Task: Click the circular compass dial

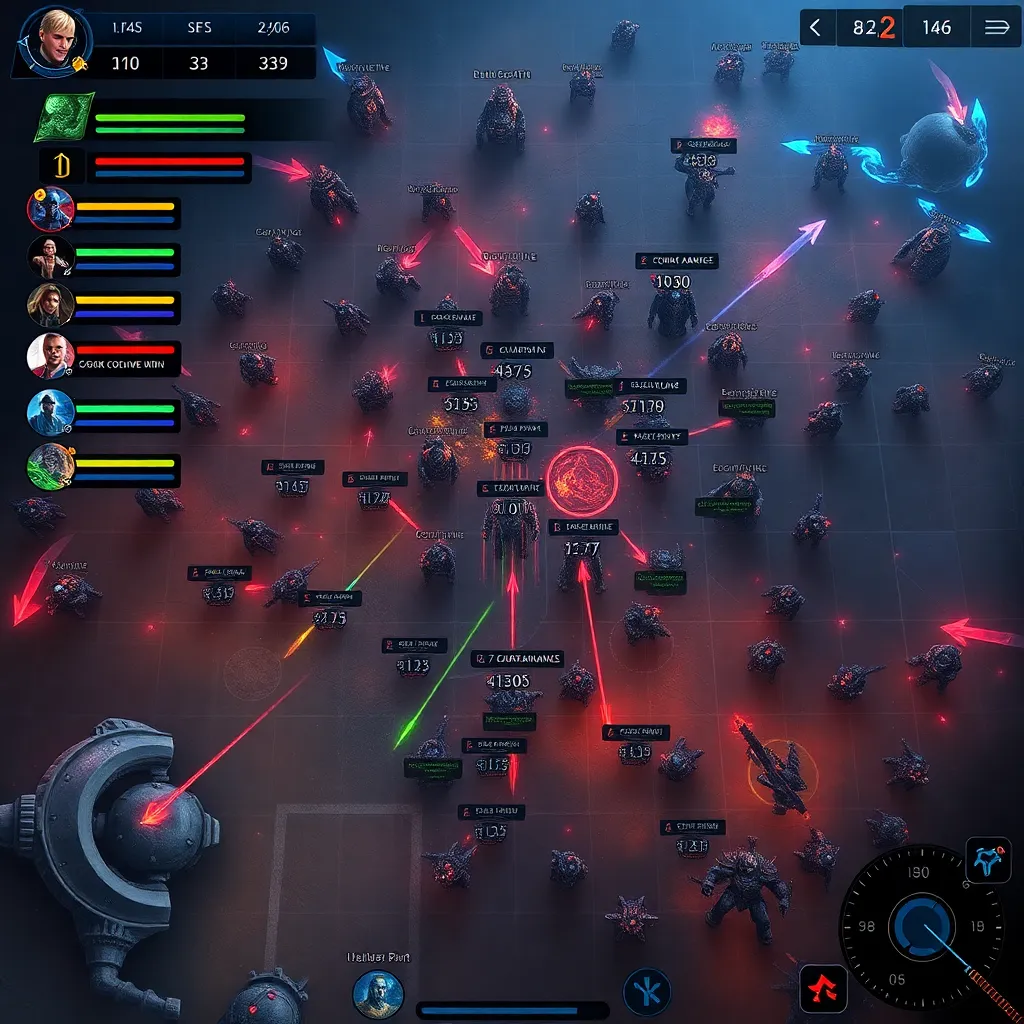Action: coord(914,924)
